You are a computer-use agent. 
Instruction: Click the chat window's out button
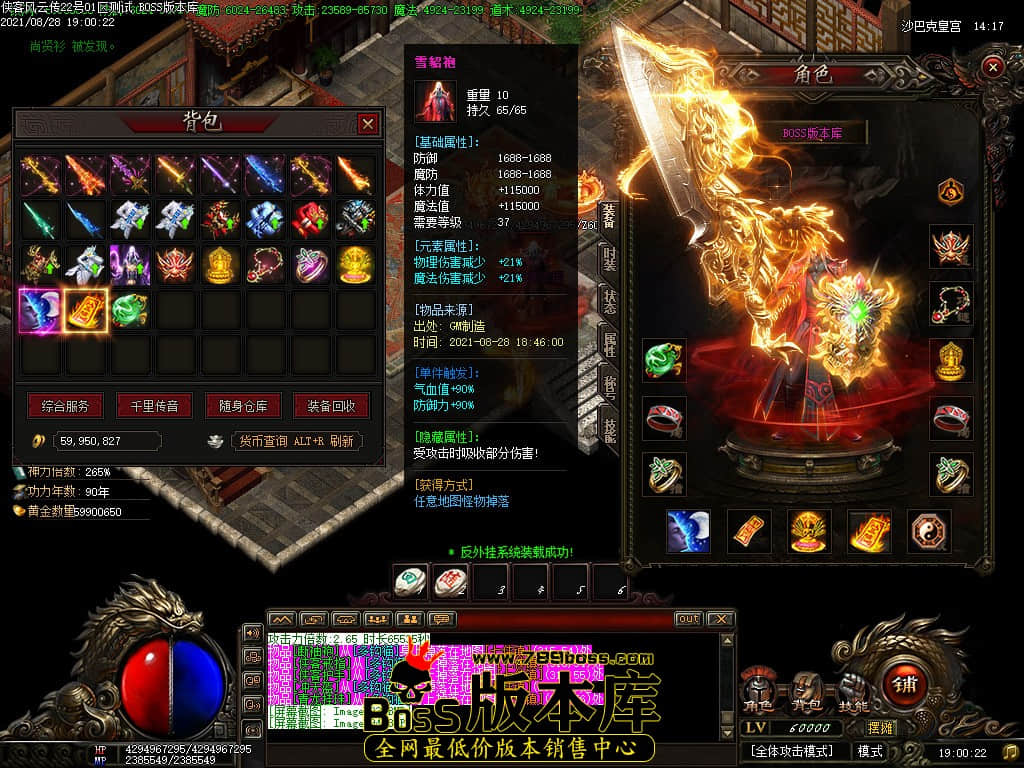[688, 619]
